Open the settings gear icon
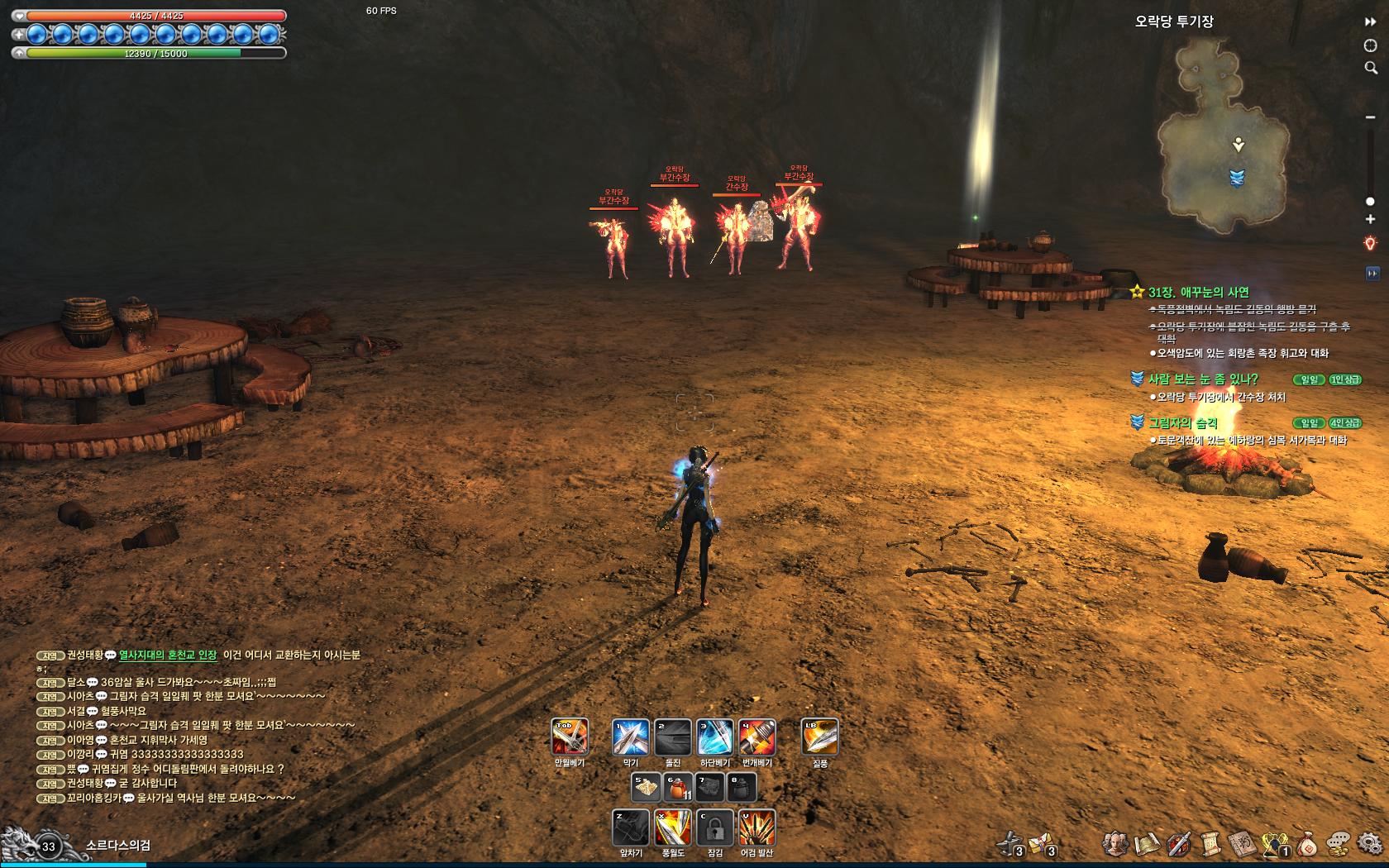The height and width of the screenshot is (868, 1389). click(1369, 844)
